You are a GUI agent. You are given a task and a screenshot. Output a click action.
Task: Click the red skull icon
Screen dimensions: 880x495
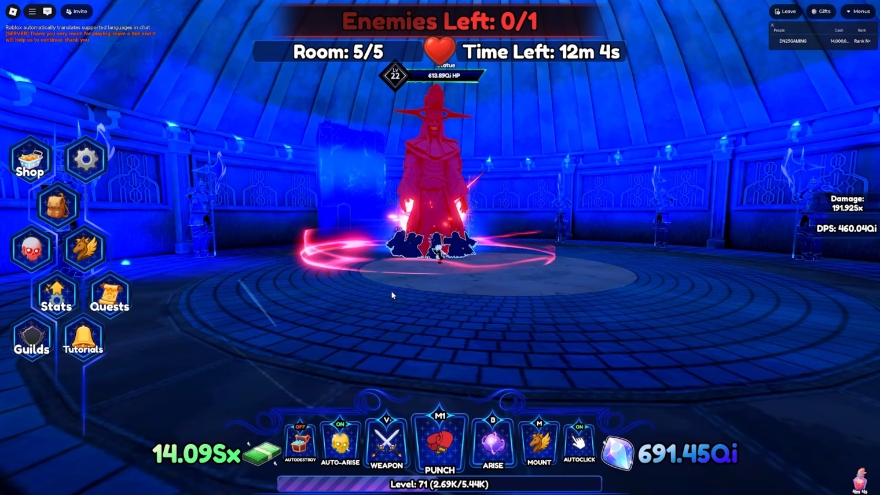tap(31, 249)
